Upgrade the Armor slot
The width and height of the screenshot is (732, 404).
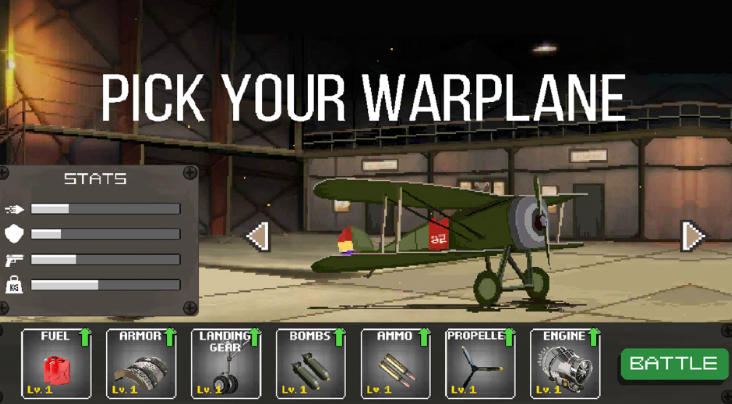[x=141, y=364]
